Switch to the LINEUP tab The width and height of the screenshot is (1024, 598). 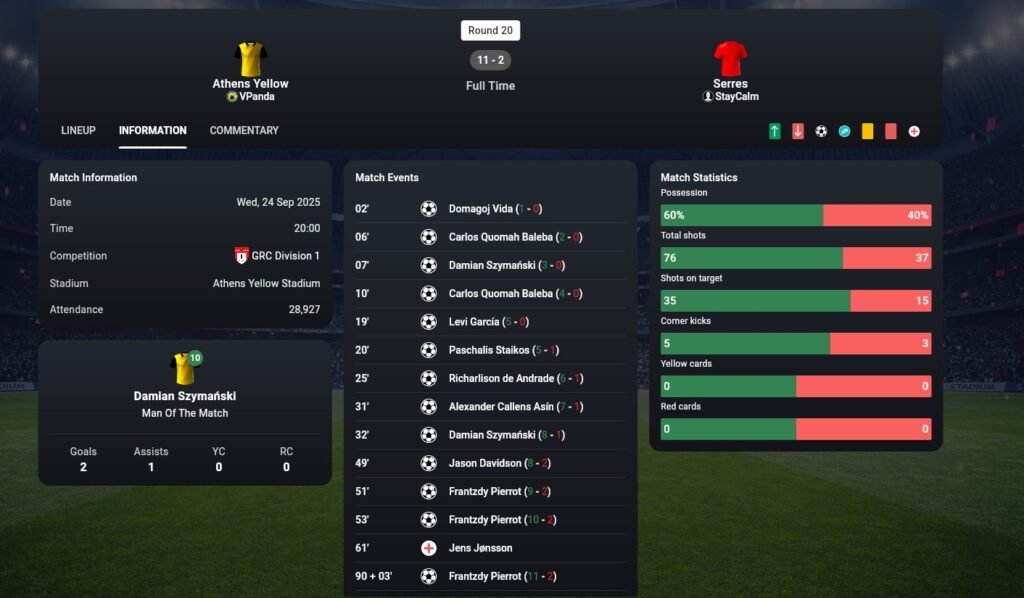(78, 130)
